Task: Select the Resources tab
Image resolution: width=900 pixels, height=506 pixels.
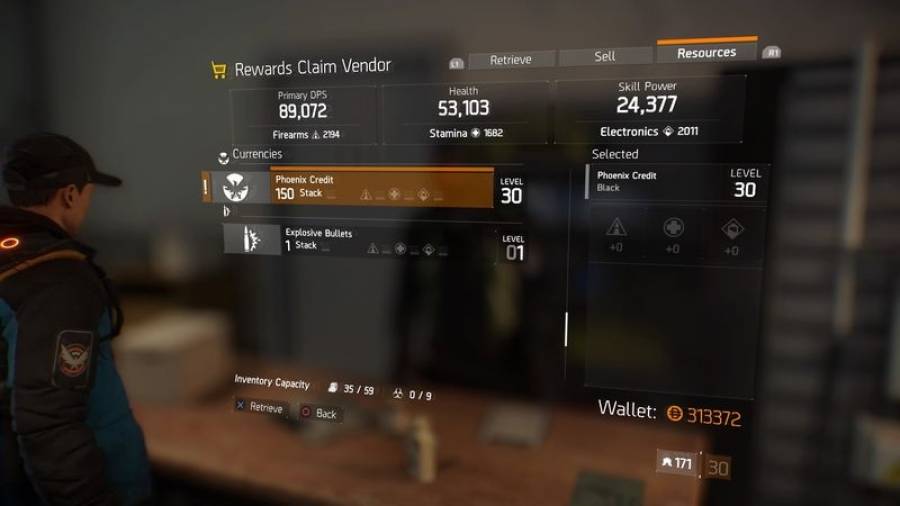Action: [x=706, y=53]
